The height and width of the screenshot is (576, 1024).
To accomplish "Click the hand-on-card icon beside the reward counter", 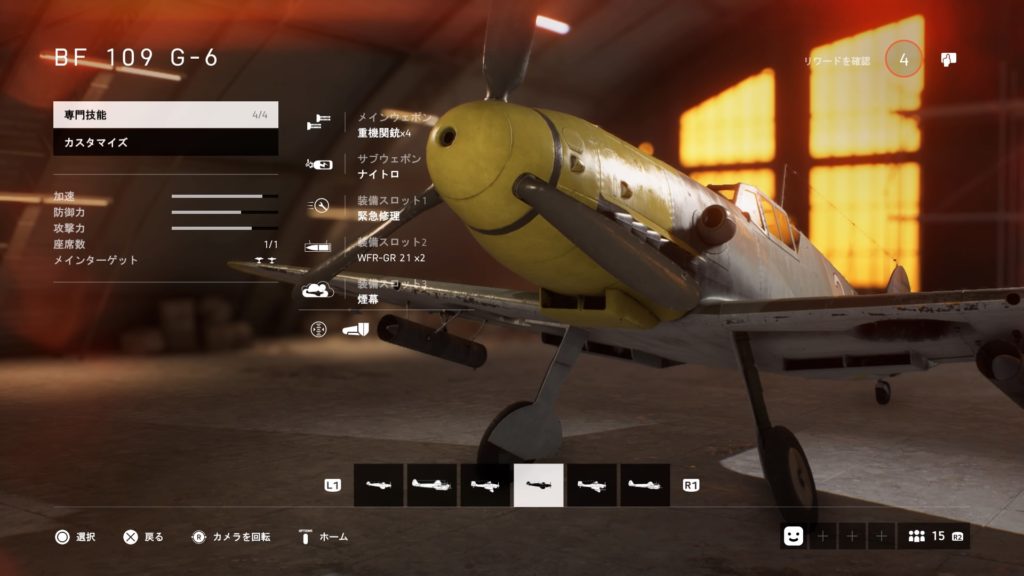I will (949, 60).
